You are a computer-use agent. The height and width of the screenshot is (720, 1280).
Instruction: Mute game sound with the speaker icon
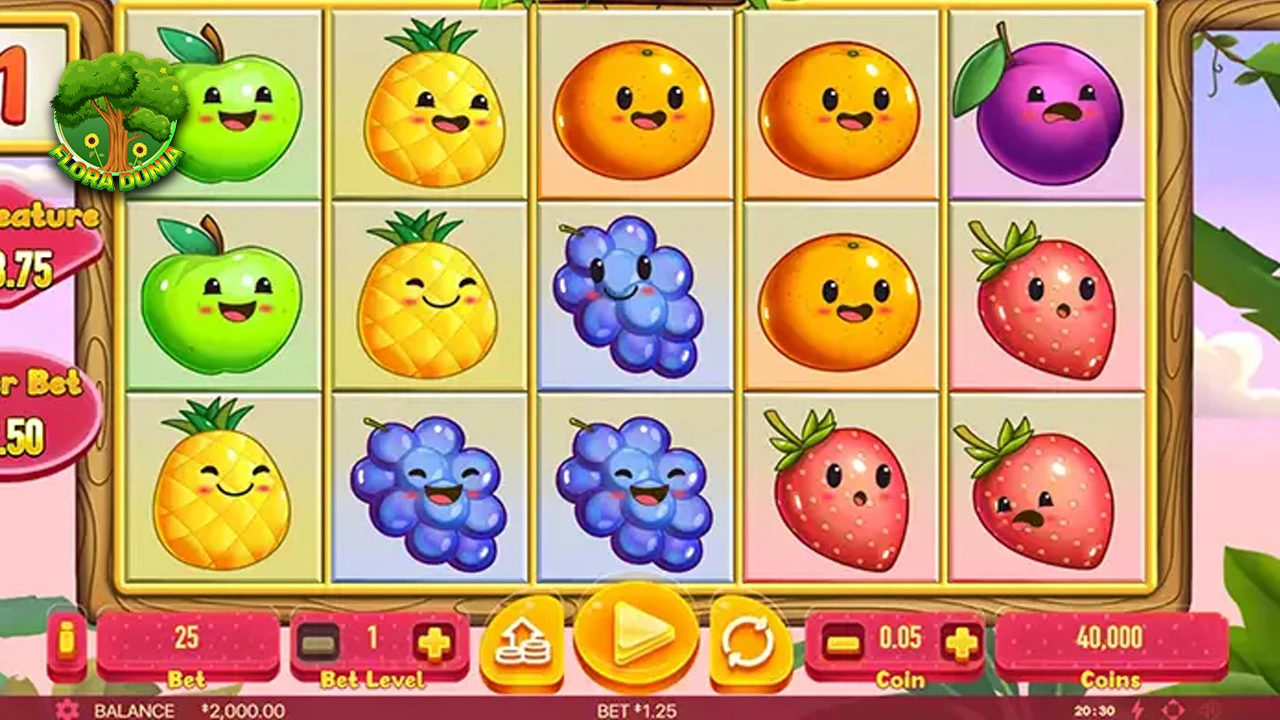(1208, 710)
